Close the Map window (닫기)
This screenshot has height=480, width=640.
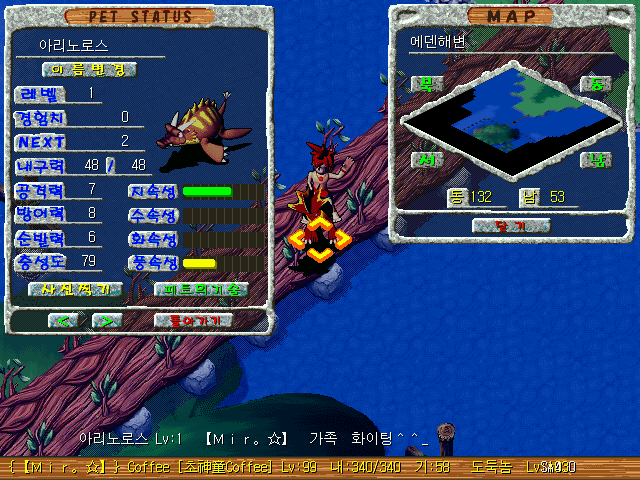tap(511, 226)
